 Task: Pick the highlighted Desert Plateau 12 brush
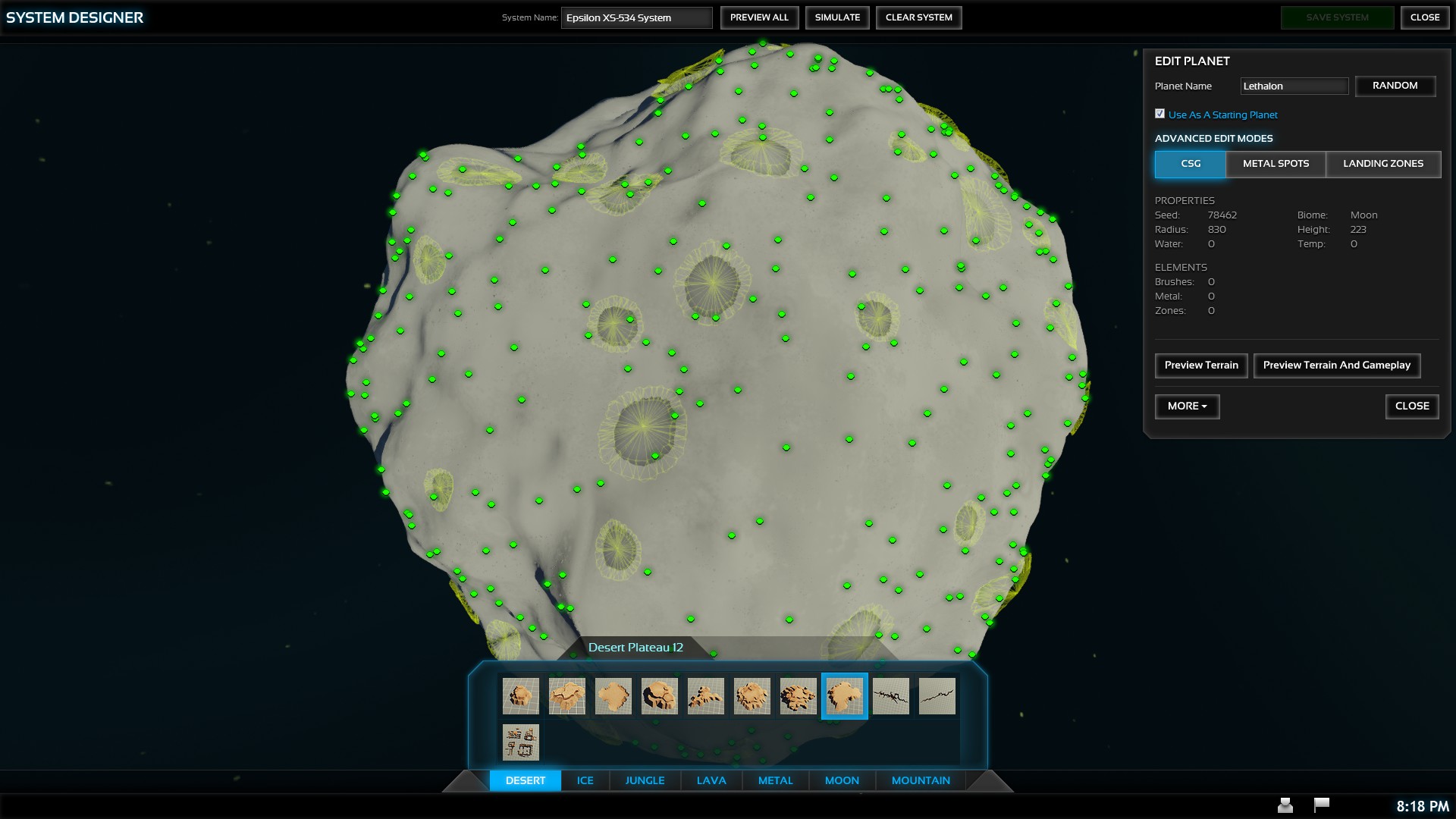pos(844,696)
